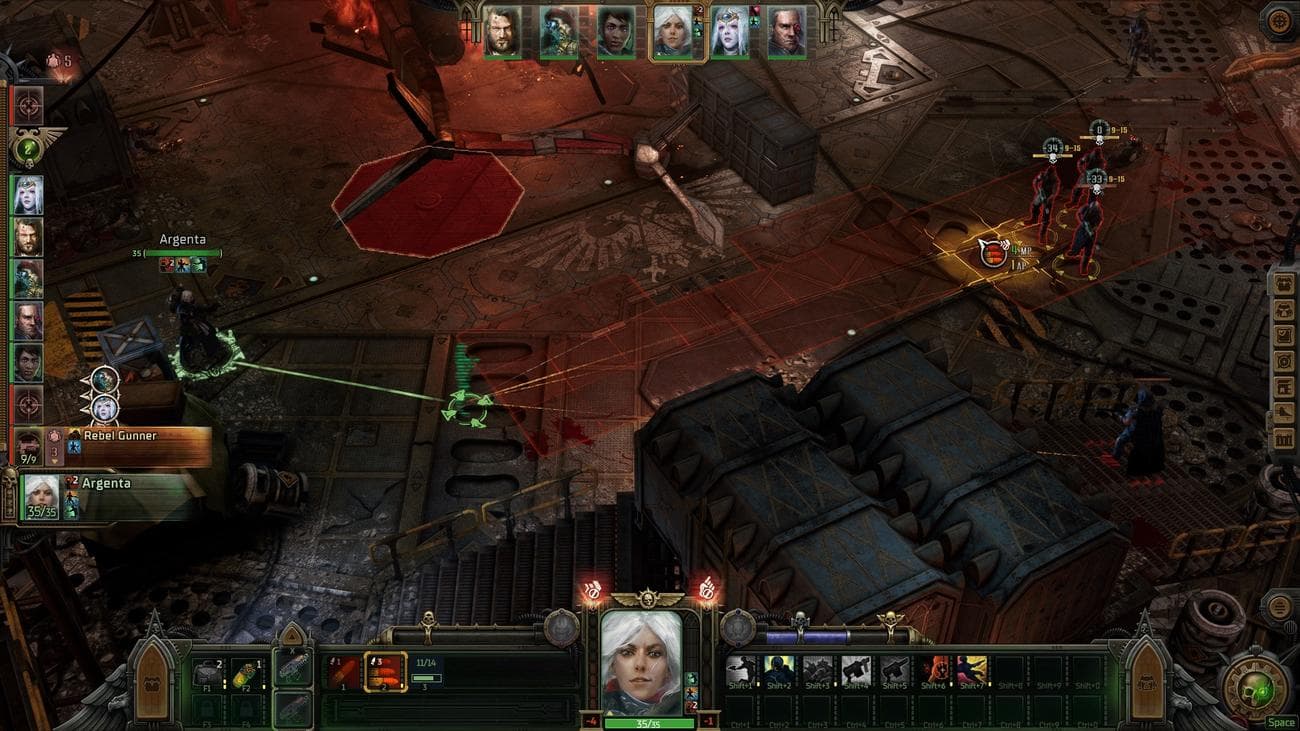
Task: Activate the Shift+2 hotbar ability
Action: coord(779,668)
